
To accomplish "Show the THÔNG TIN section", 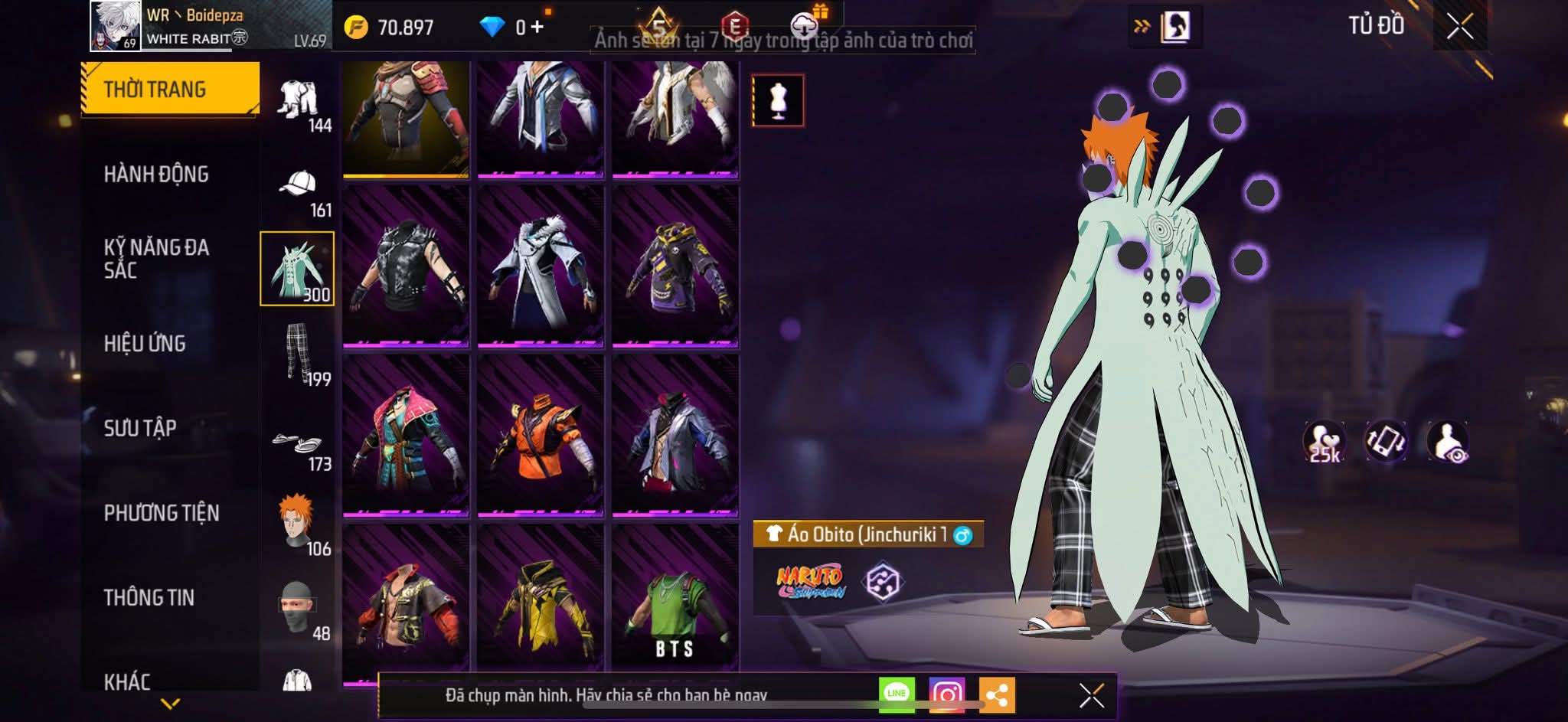I will [x=149, y=597].
